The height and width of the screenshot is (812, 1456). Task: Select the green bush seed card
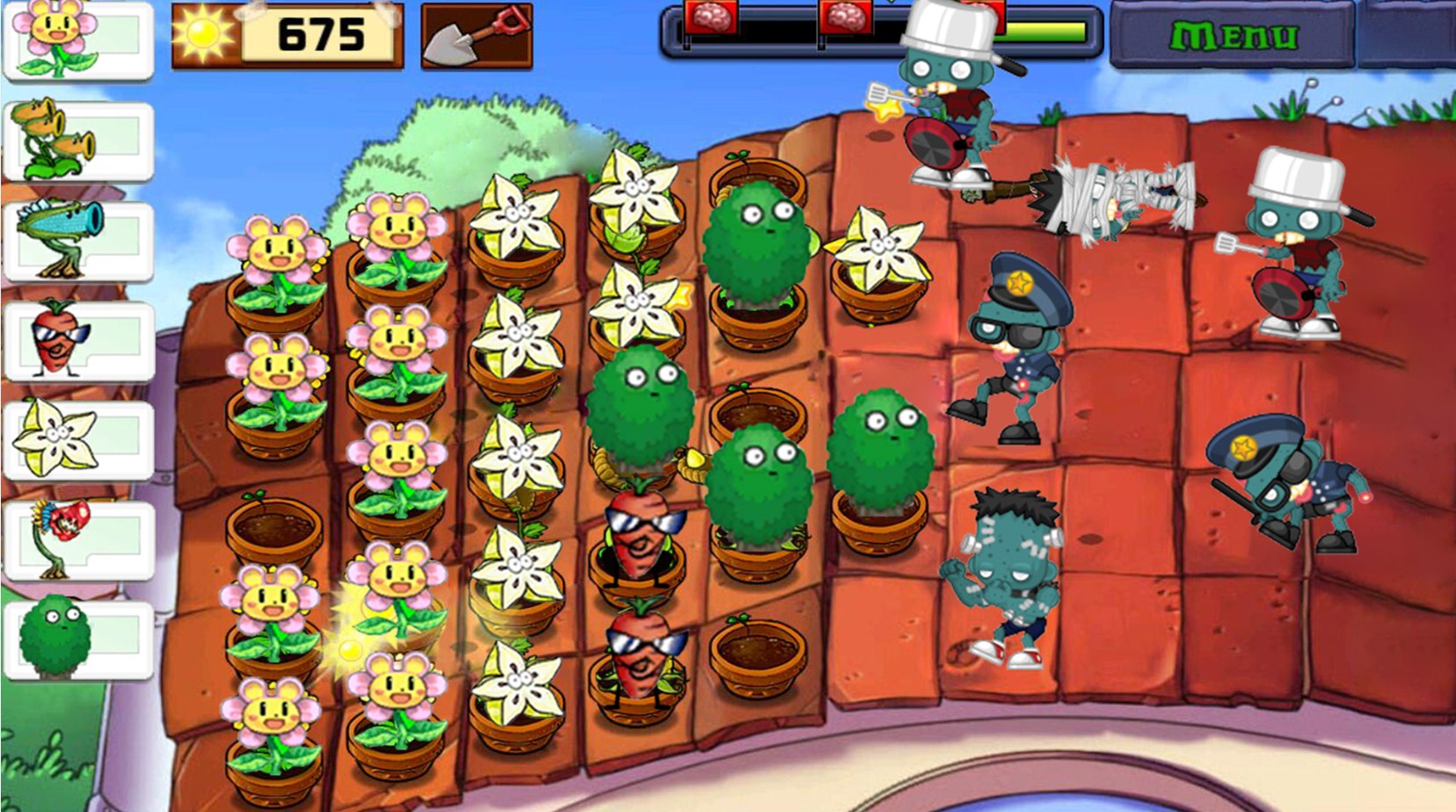pos(77,640)
